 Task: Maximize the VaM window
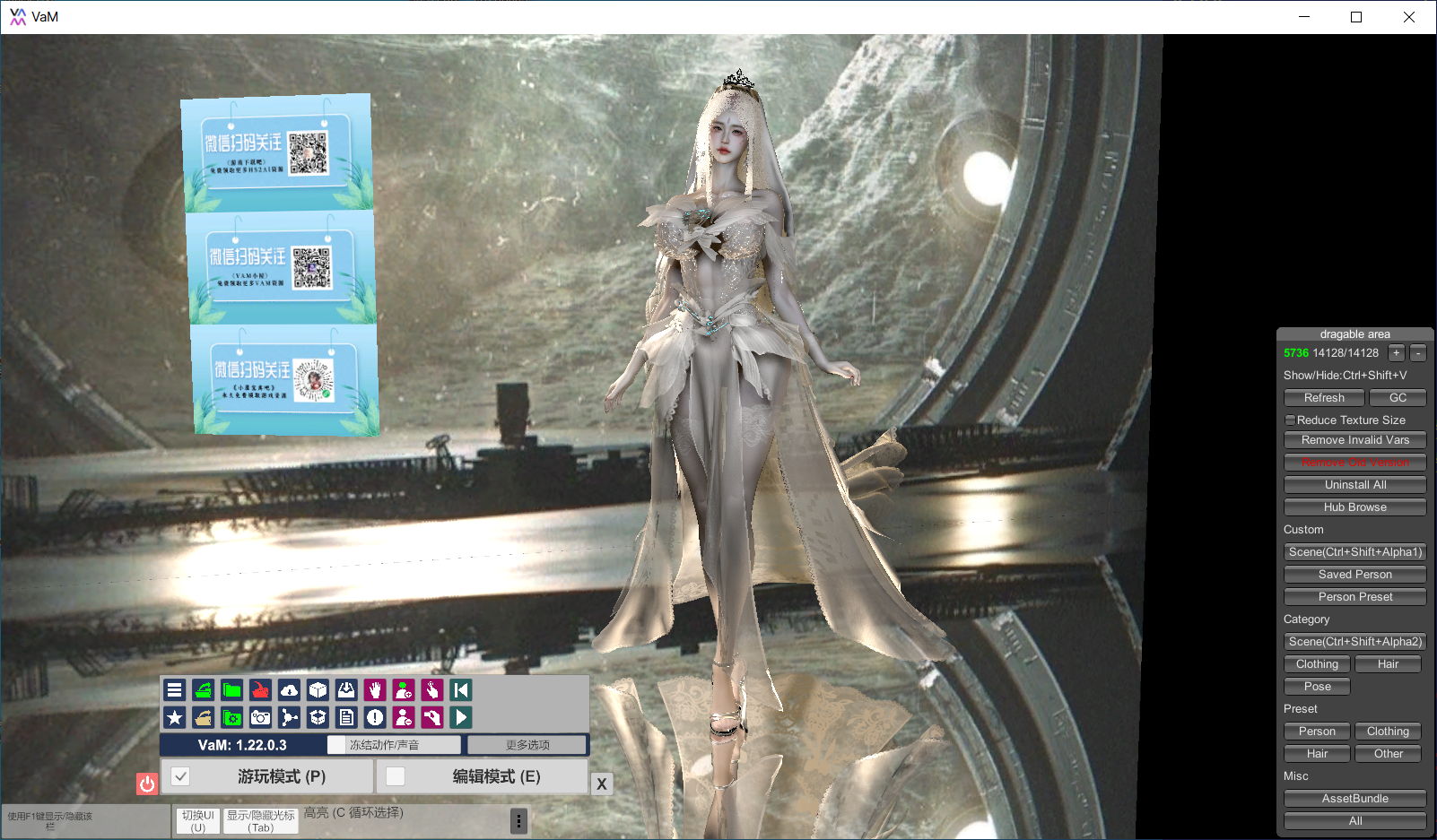tap(1356, 17)
